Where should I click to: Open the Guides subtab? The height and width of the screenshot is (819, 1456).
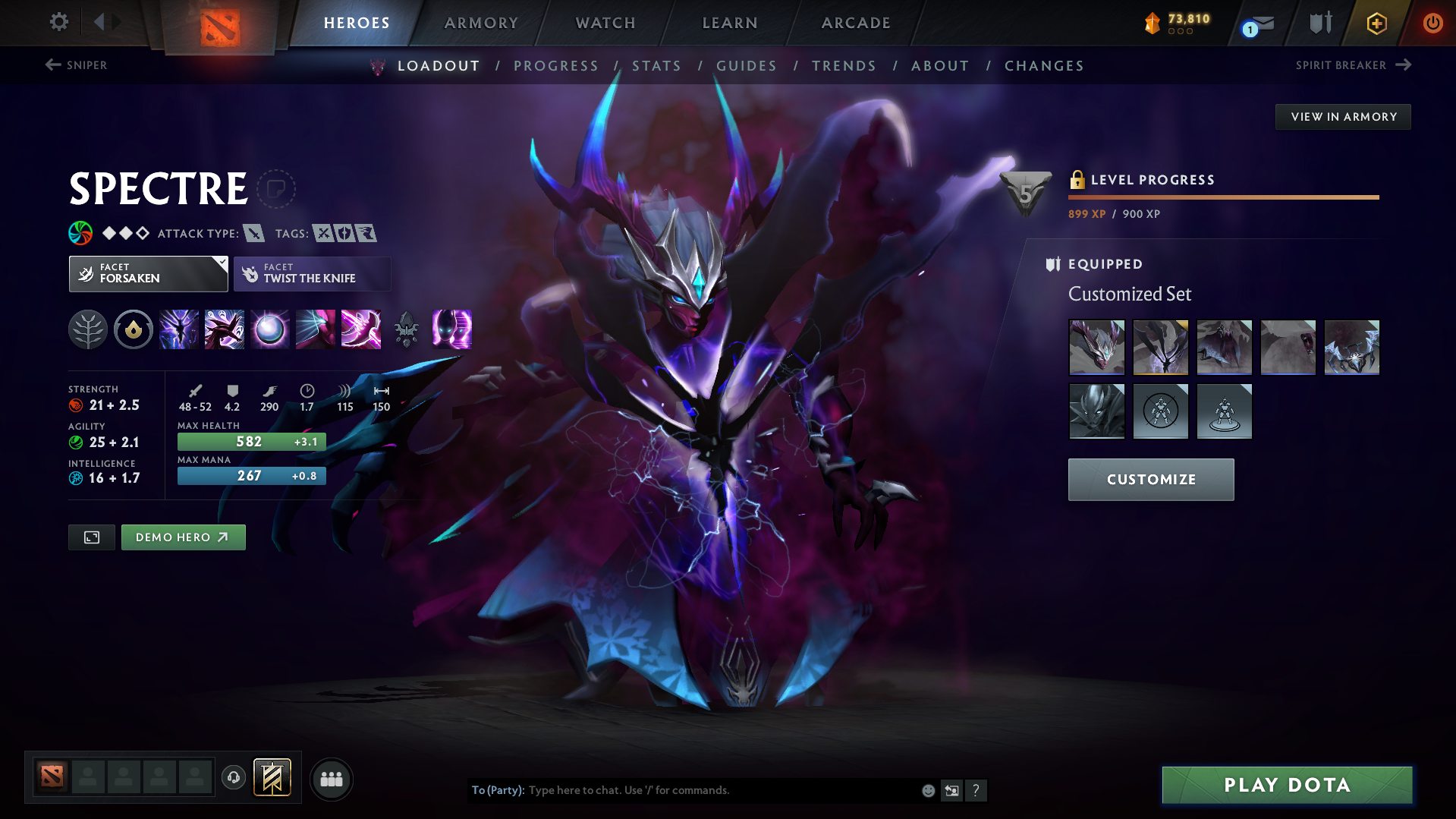pyautogui.click(x=747, y=66)
